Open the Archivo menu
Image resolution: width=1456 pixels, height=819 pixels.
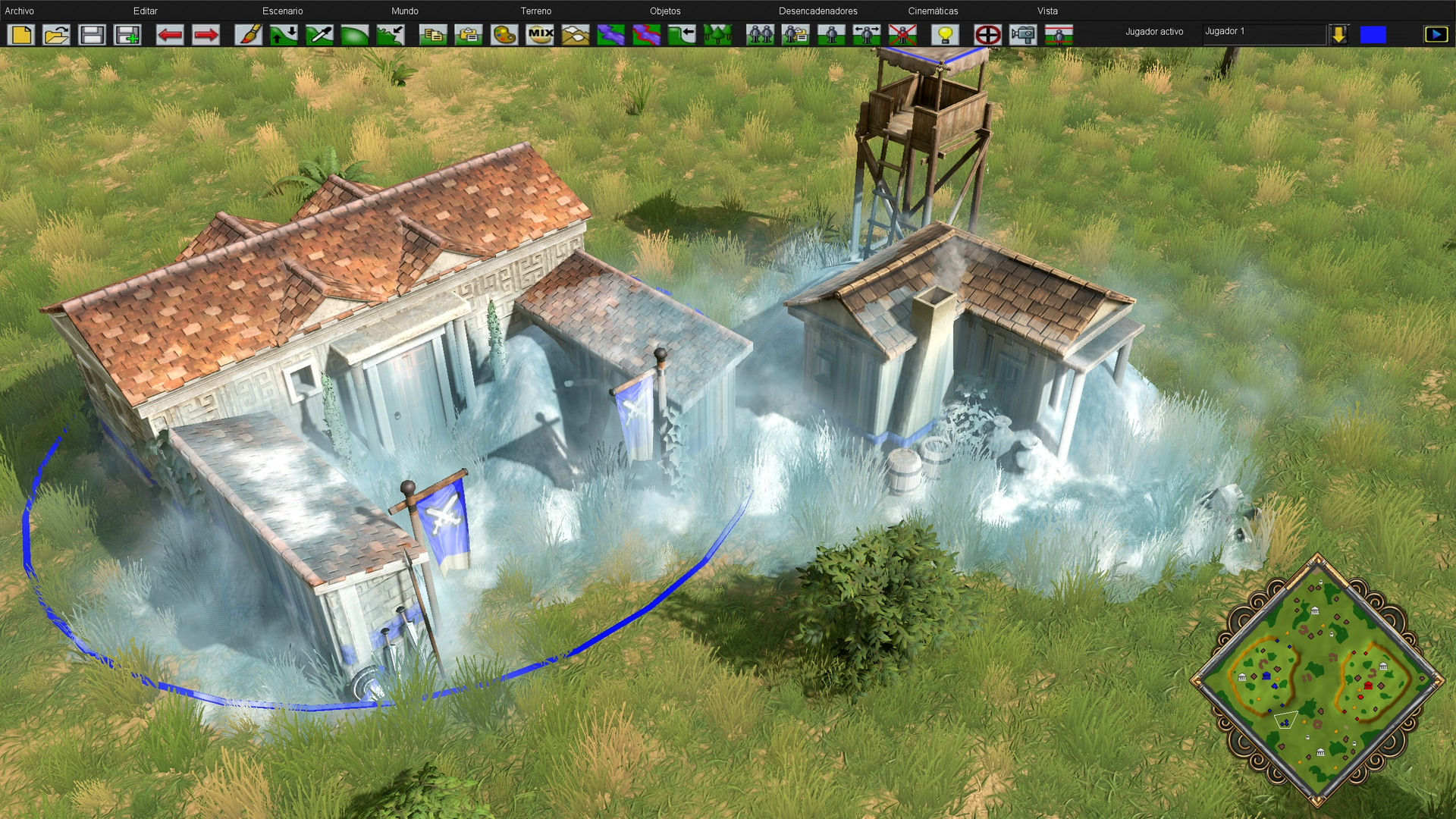pos(20,11)
